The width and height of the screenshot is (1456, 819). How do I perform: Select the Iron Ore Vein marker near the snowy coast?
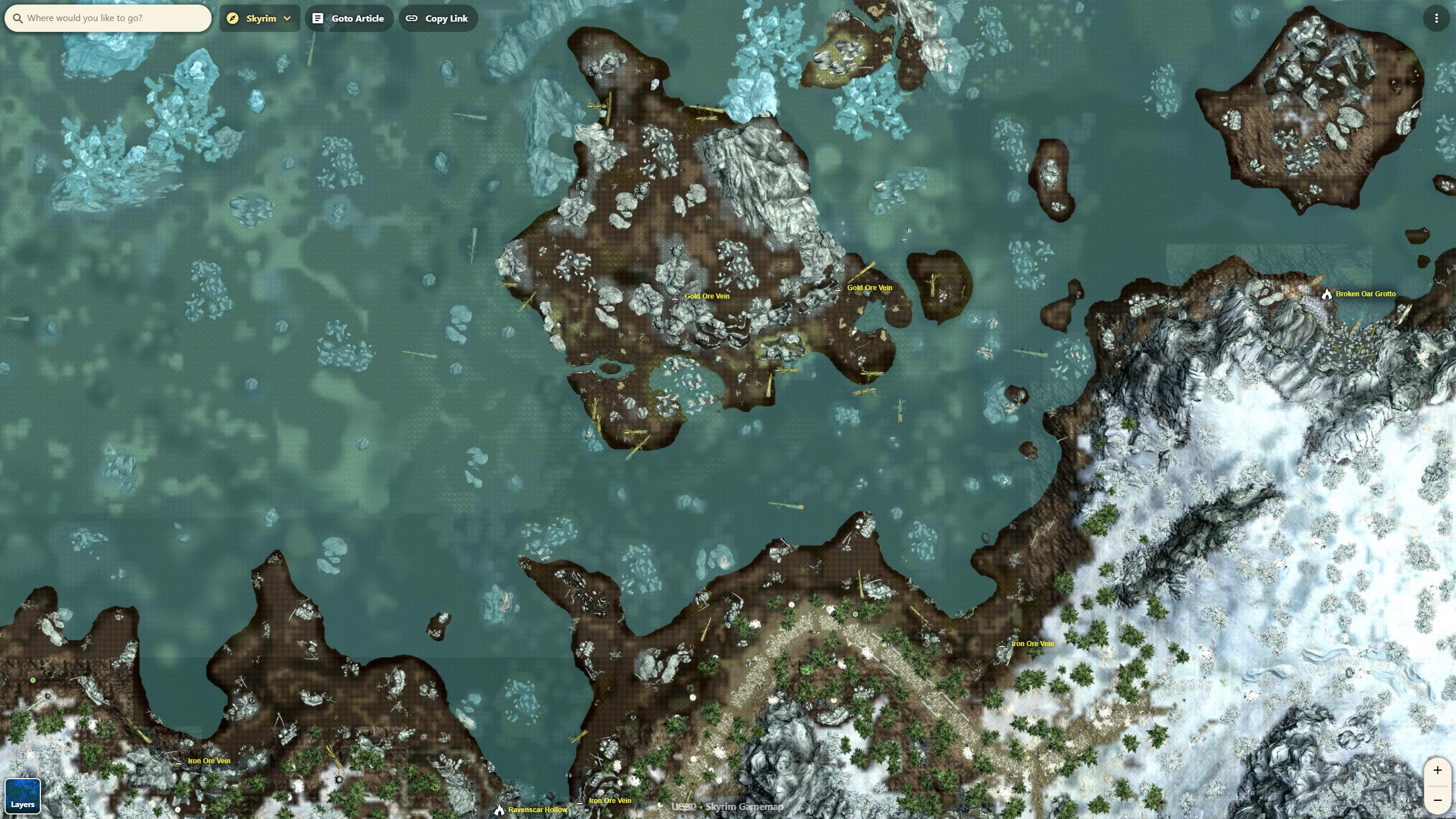pos(1002,644)
